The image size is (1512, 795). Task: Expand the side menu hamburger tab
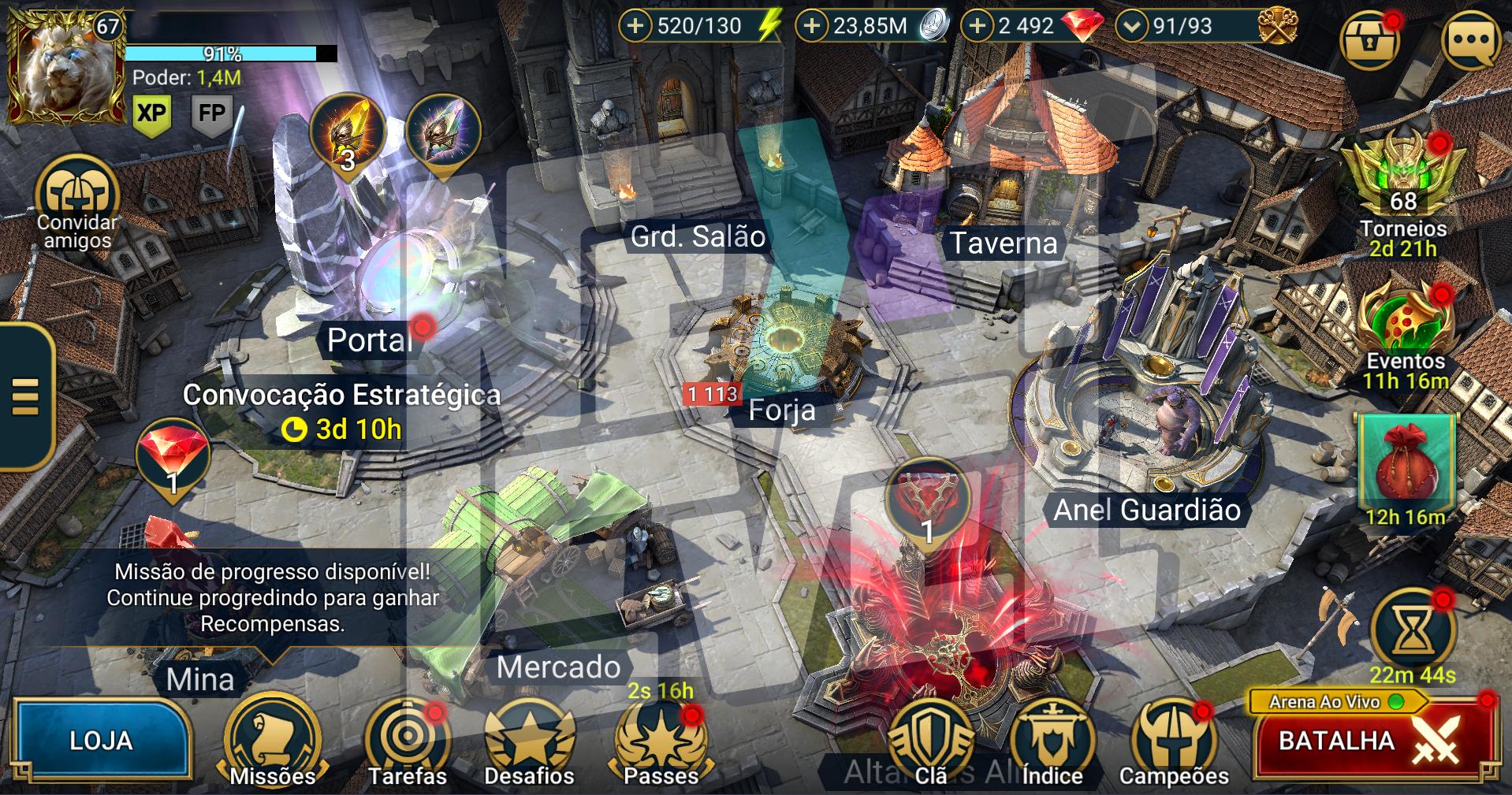coord(25,396)
